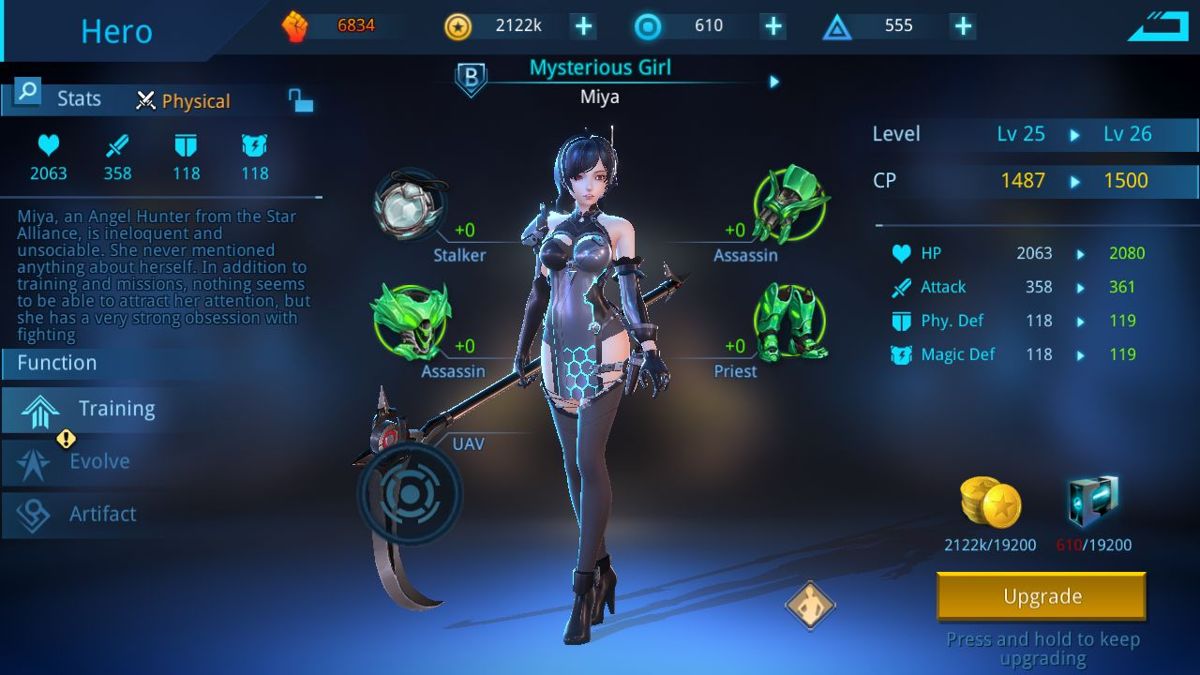The height and width of the screenshot is (675, 1200).
Task: Upgrade the hero's level
Action: (1041, 597)
